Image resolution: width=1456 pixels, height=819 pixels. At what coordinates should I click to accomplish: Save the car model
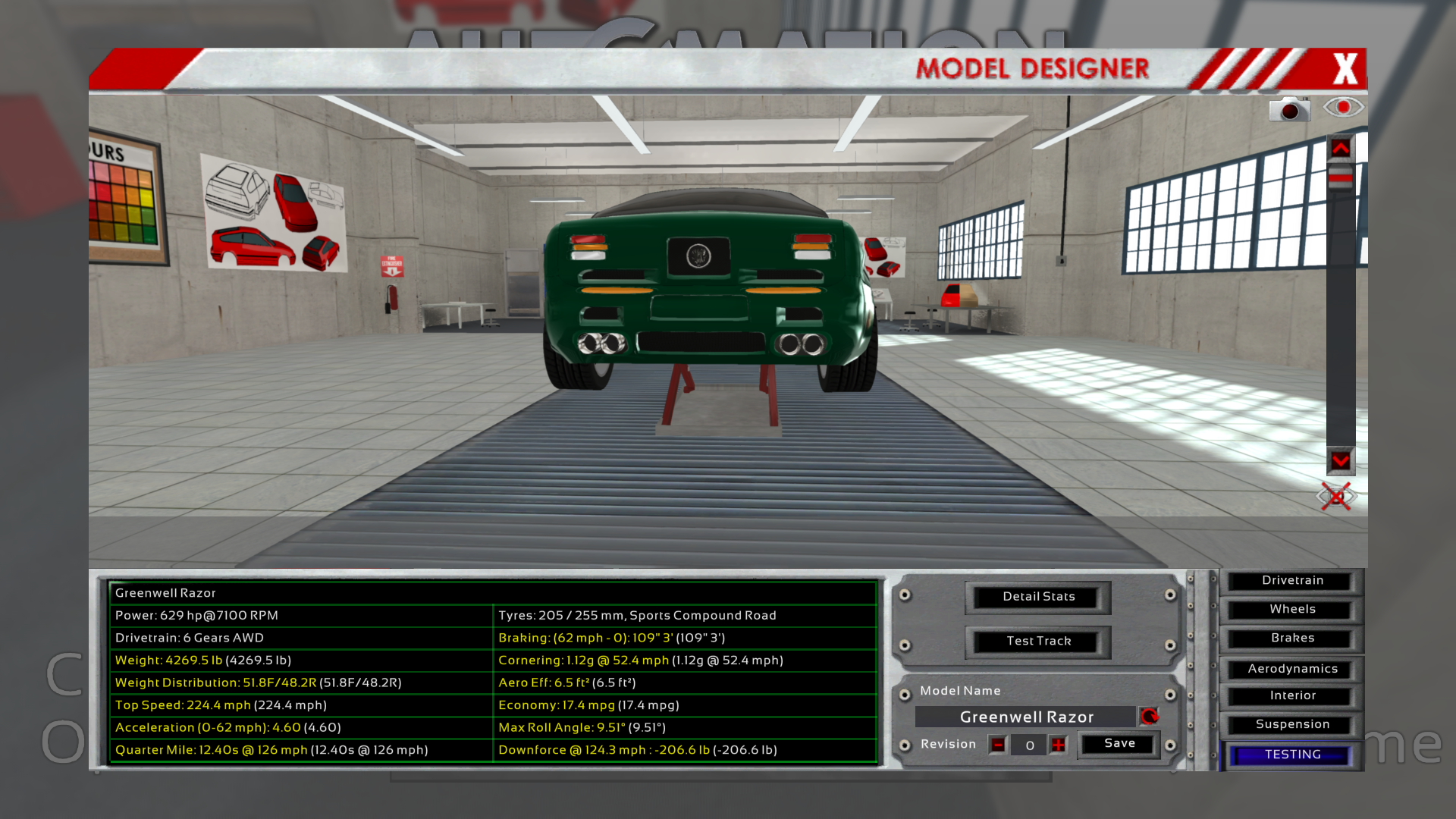(x=1119, y=744)
